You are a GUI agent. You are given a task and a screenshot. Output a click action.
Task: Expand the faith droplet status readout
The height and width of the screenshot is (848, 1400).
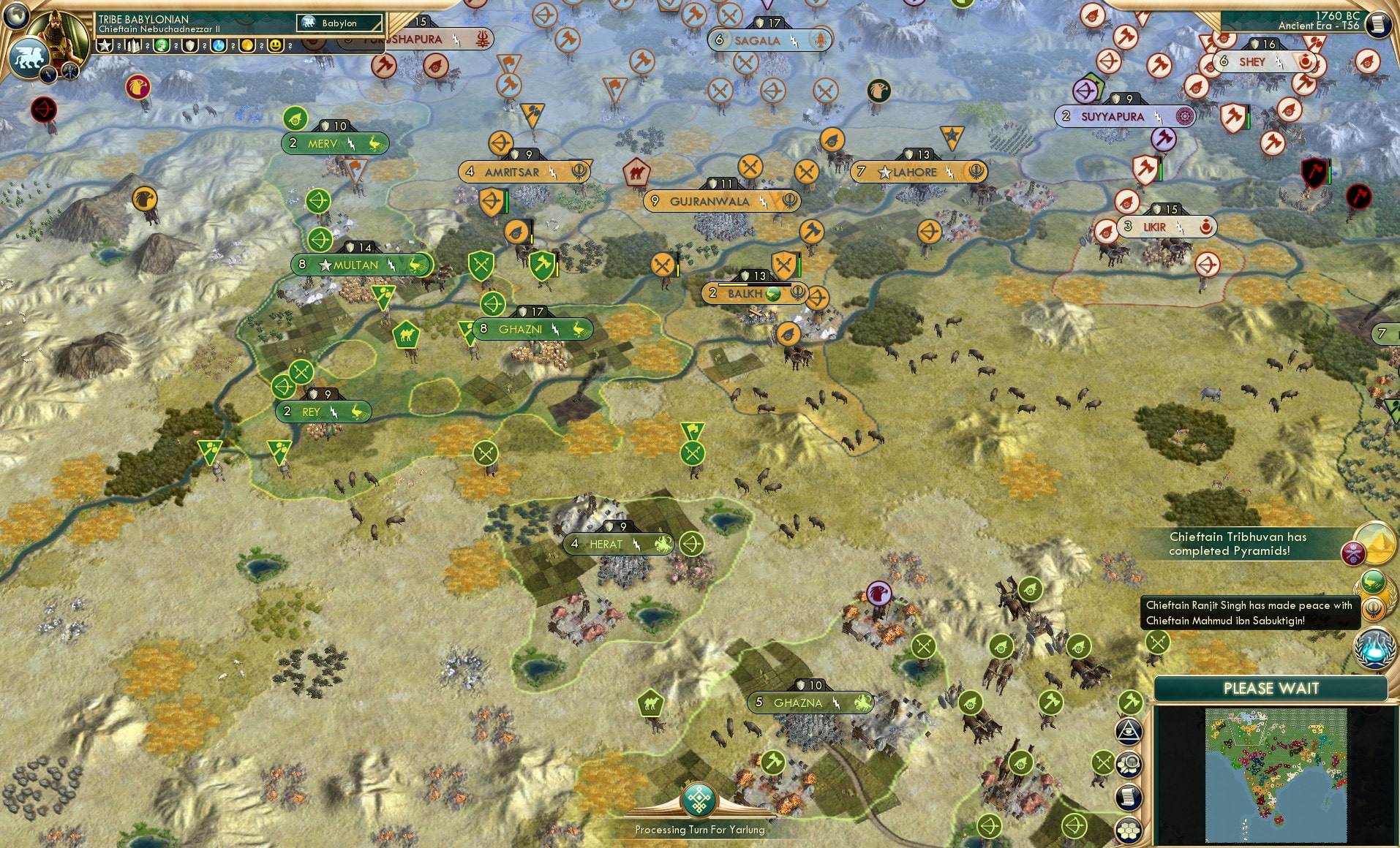pos(219,47)
